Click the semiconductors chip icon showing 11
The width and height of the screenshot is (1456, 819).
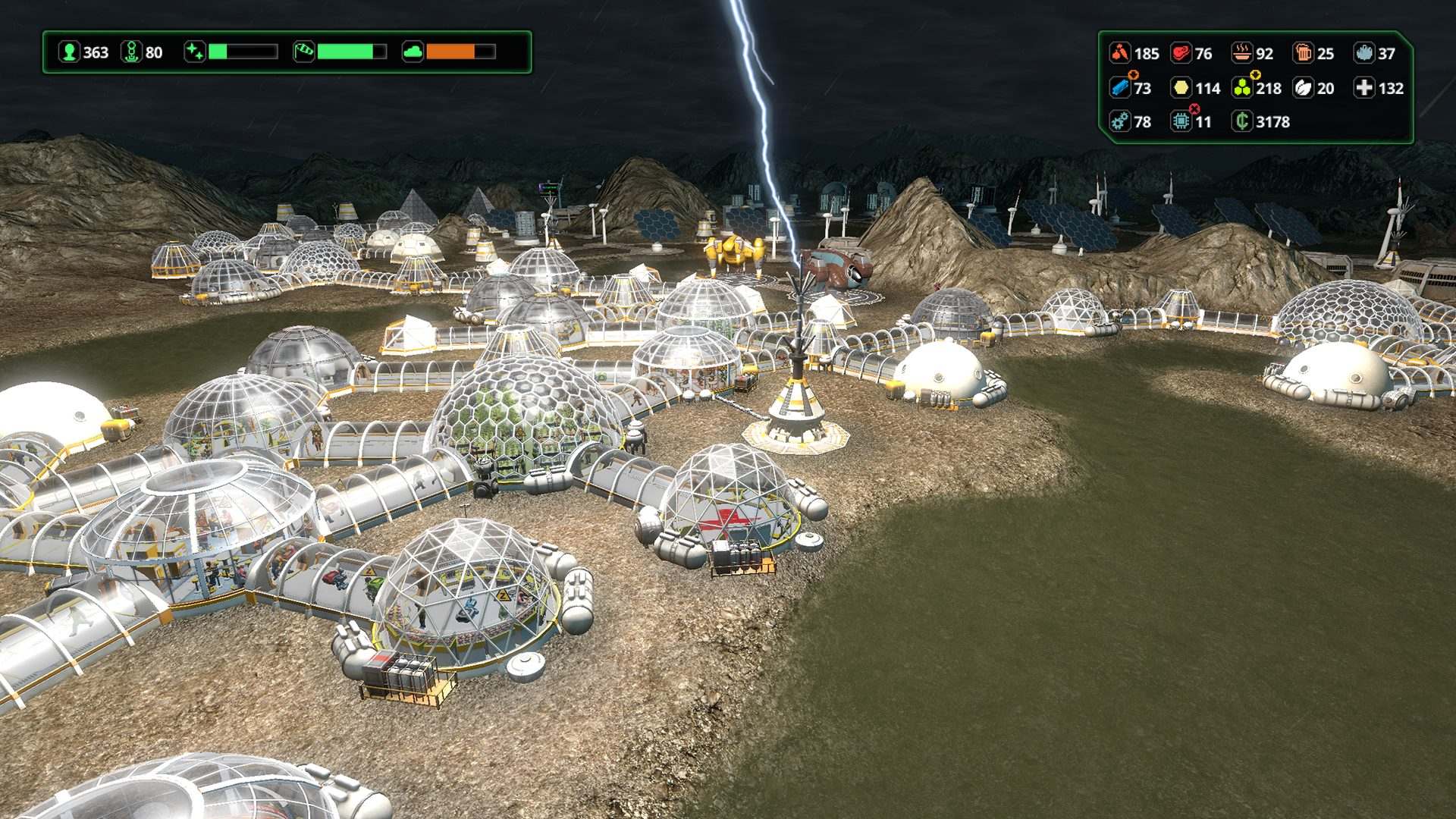(x=1183, y=121)
